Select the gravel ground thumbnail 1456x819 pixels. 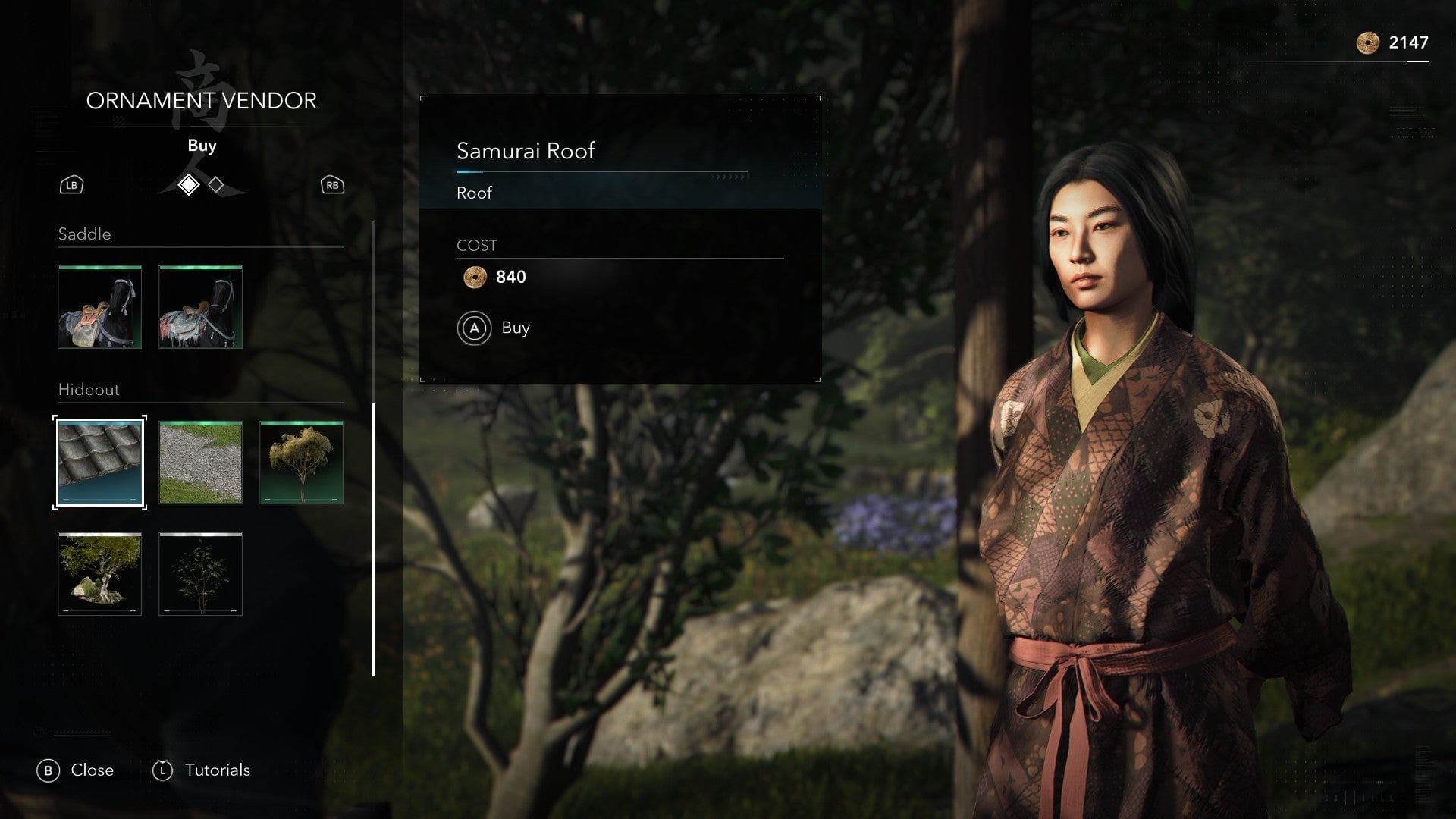click(199, 462)
